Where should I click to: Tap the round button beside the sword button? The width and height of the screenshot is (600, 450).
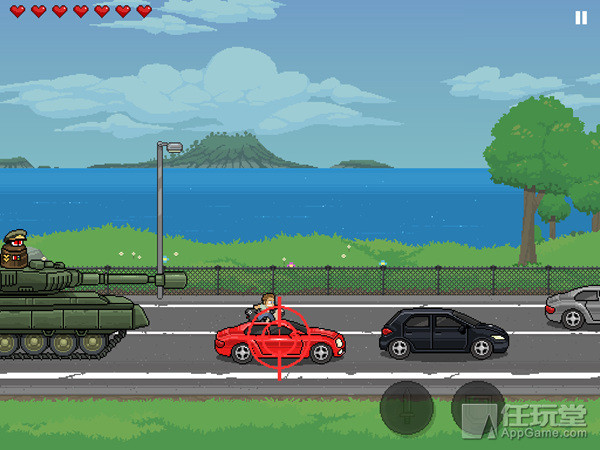[477, 408]
